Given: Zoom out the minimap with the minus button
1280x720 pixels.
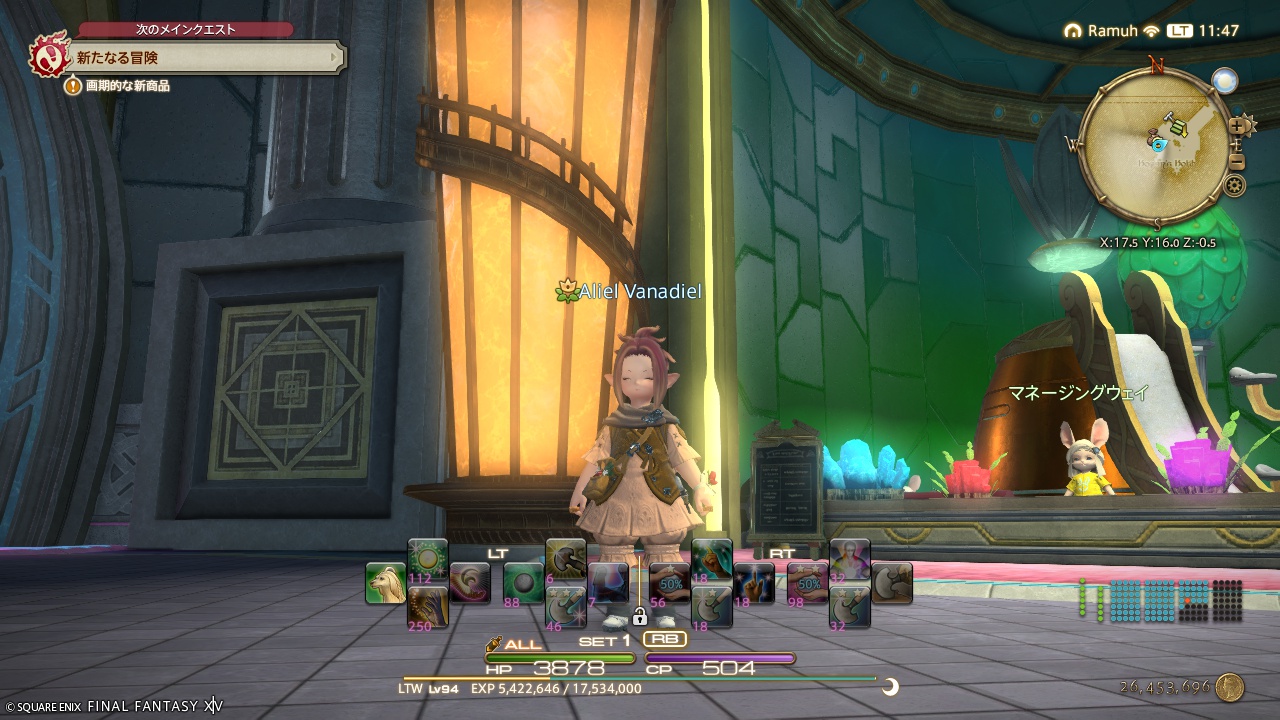Looking at the screenshot, I should tap(1236, 162).
